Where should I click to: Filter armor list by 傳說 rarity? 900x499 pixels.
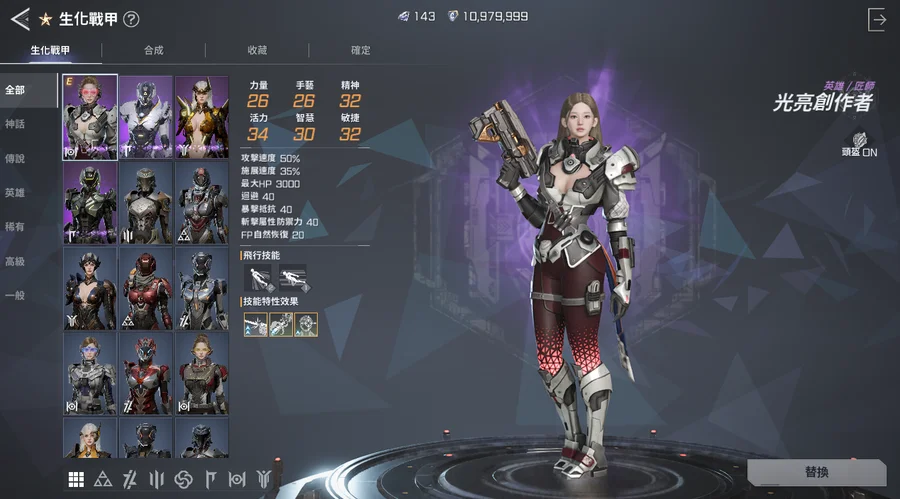(x=15, y=159)
